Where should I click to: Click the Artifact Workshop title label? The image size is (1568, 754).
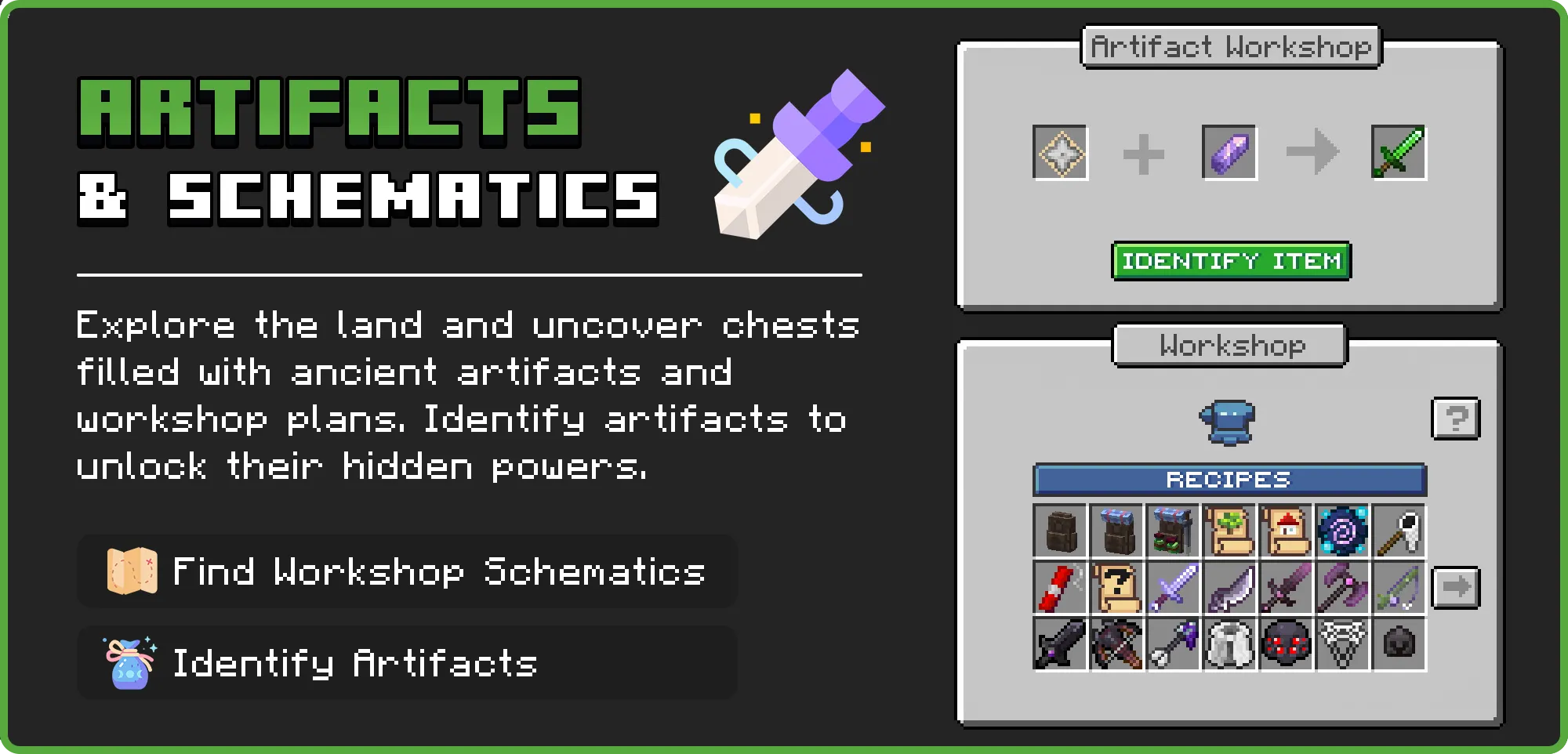click(1229, 45)
